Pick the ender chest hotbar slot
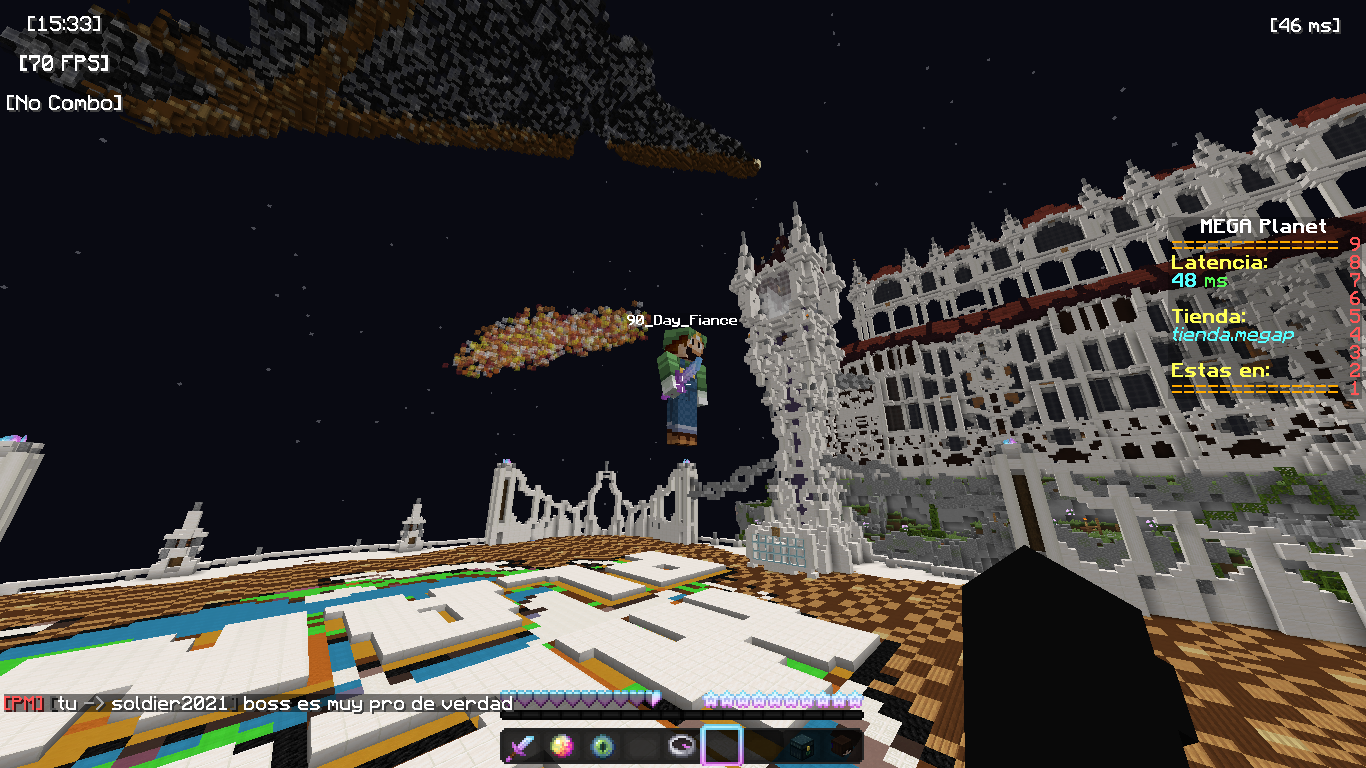 802,746
